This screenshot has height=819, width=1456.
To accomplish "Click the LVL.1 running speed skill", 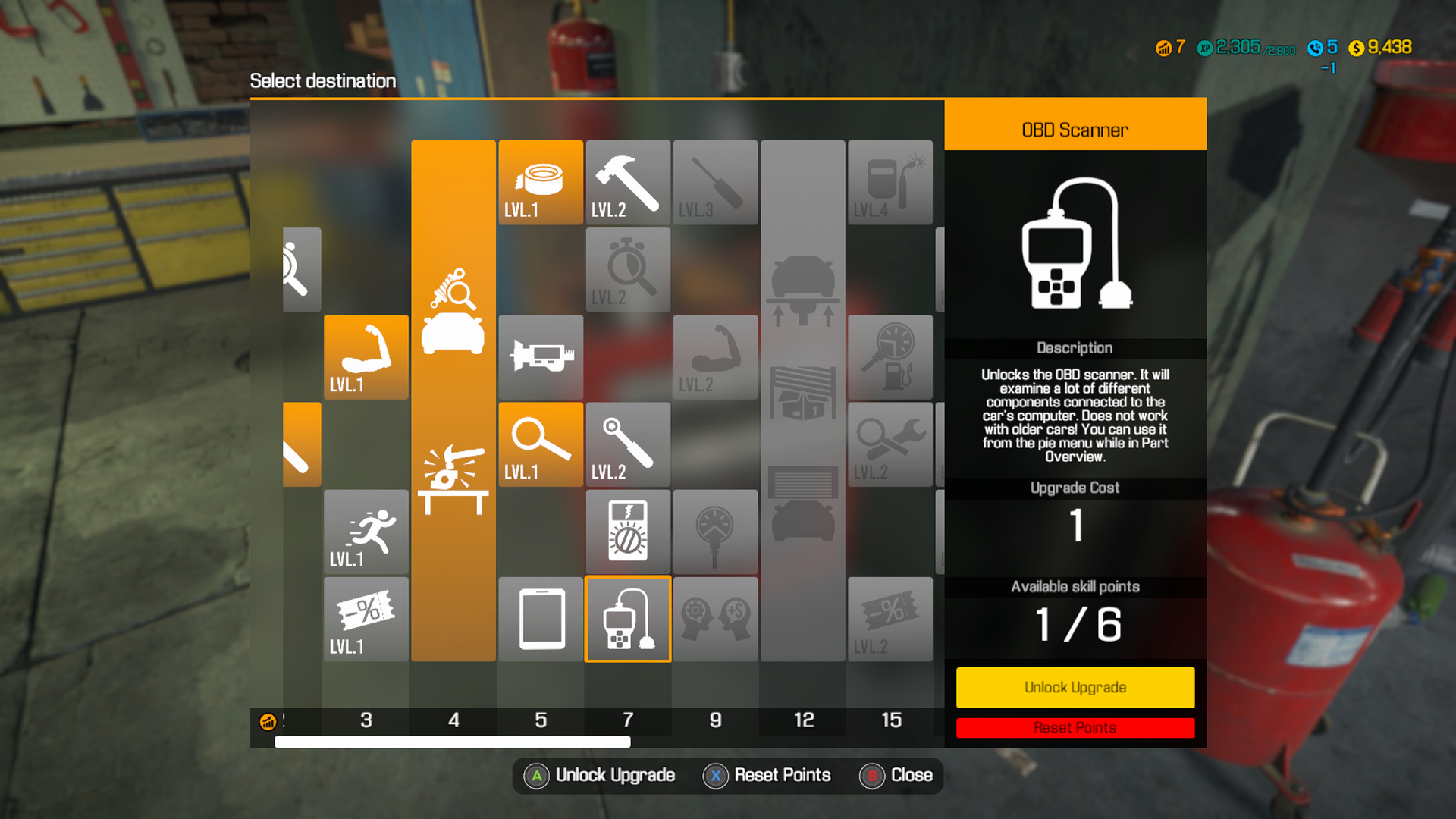I will pyautogui.click(x=366, y=531).
